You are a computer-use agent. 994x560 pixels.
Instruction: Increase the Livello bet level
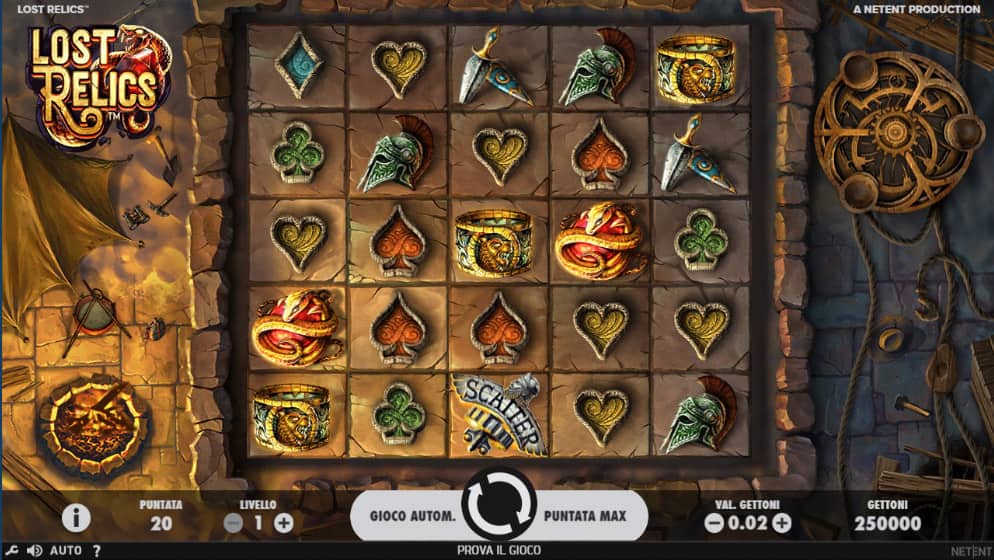coord(284,522)
